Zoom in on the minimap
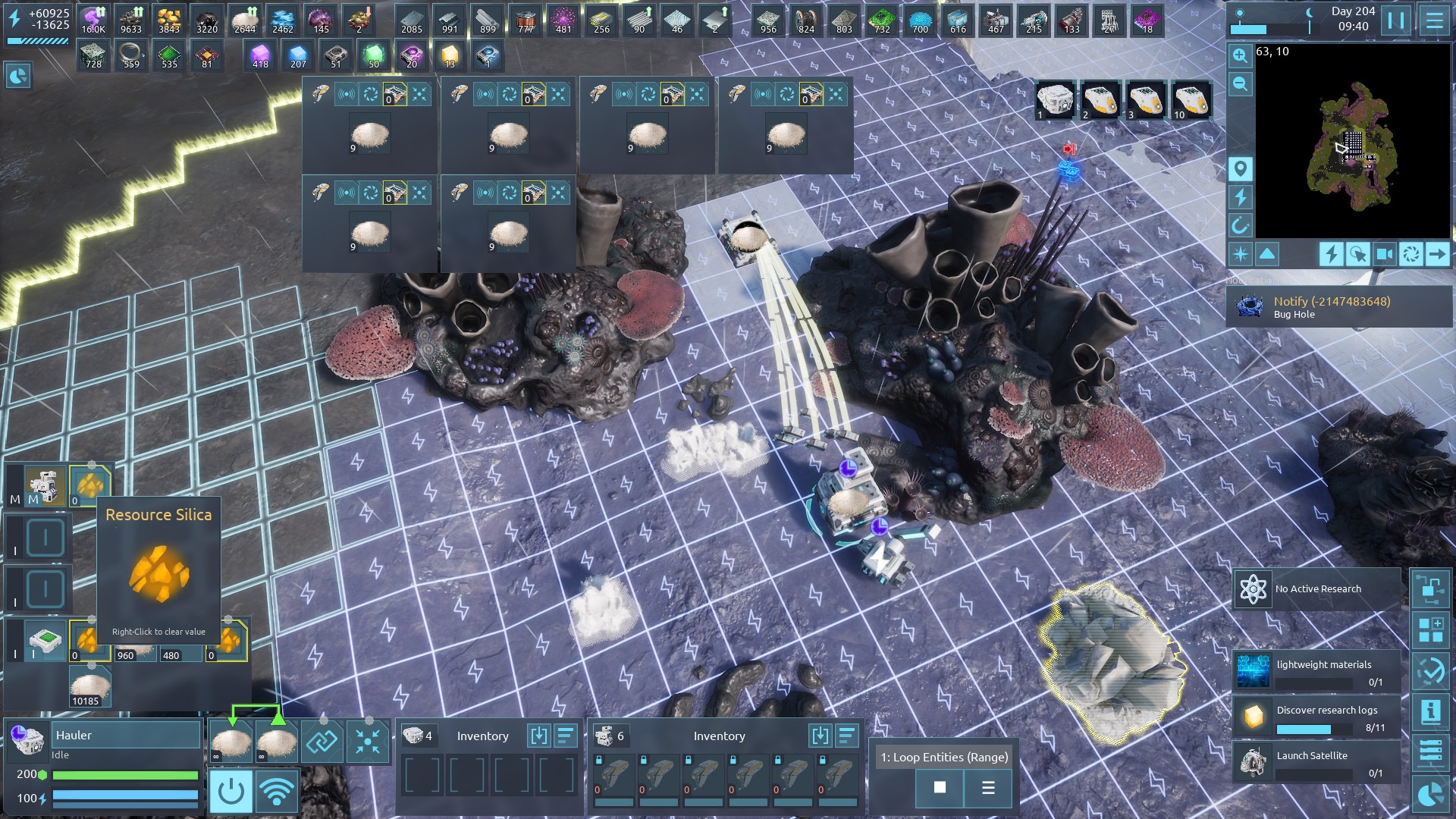This screenshot has height=819, width=1456. tap(1240, 55)
